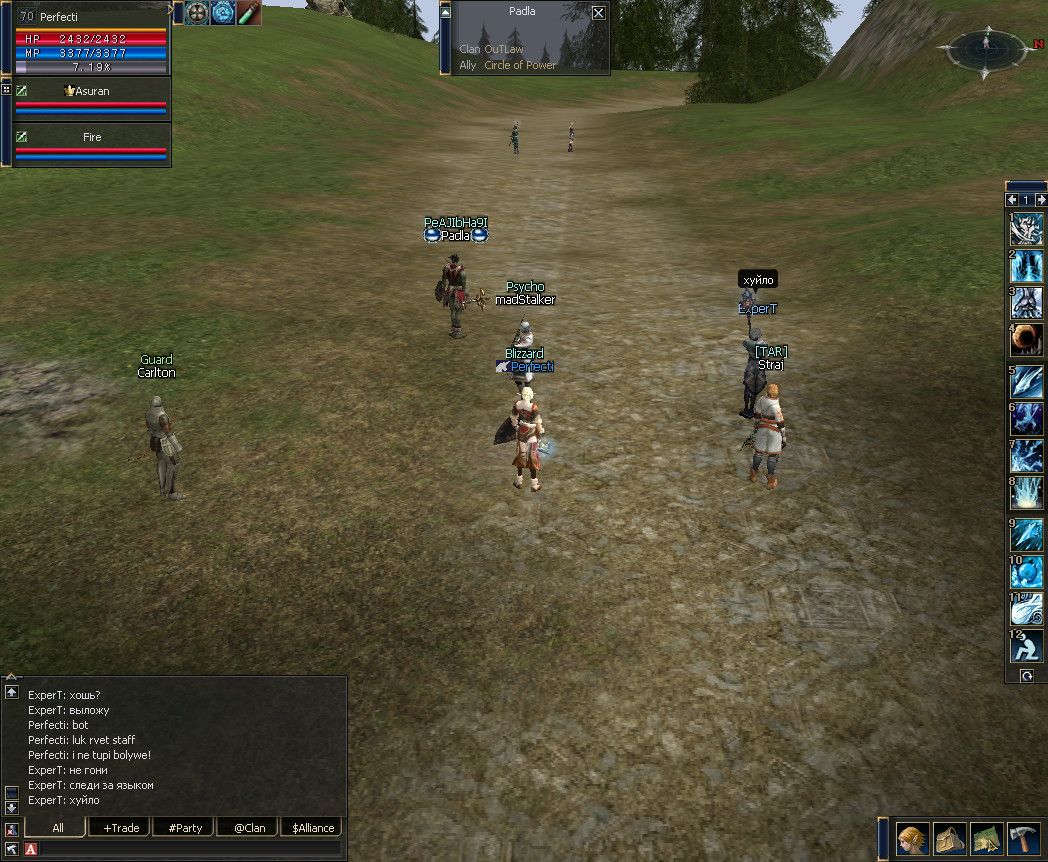
Task: Go to the next shortcut bar page
Action: tap(1041, 200)
